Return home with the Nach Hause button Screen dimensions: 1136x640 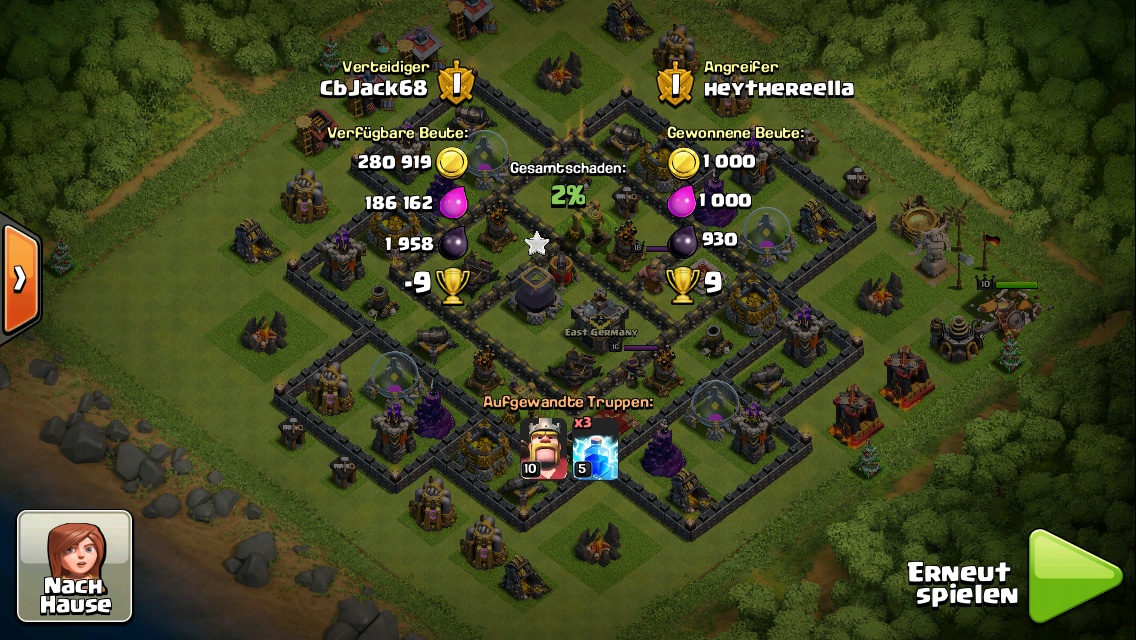pyautogui.click(x=75, y=565)
